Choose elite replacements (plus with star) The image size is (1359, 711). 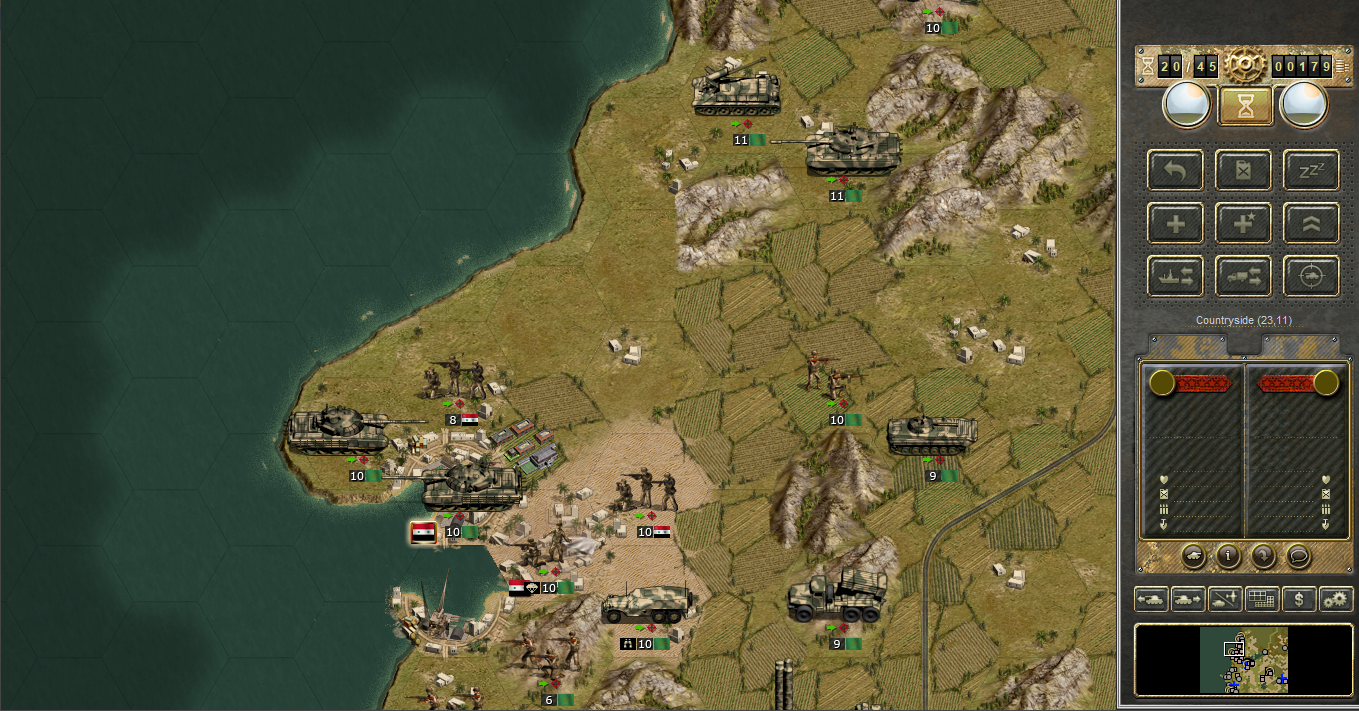(1244, 223)
